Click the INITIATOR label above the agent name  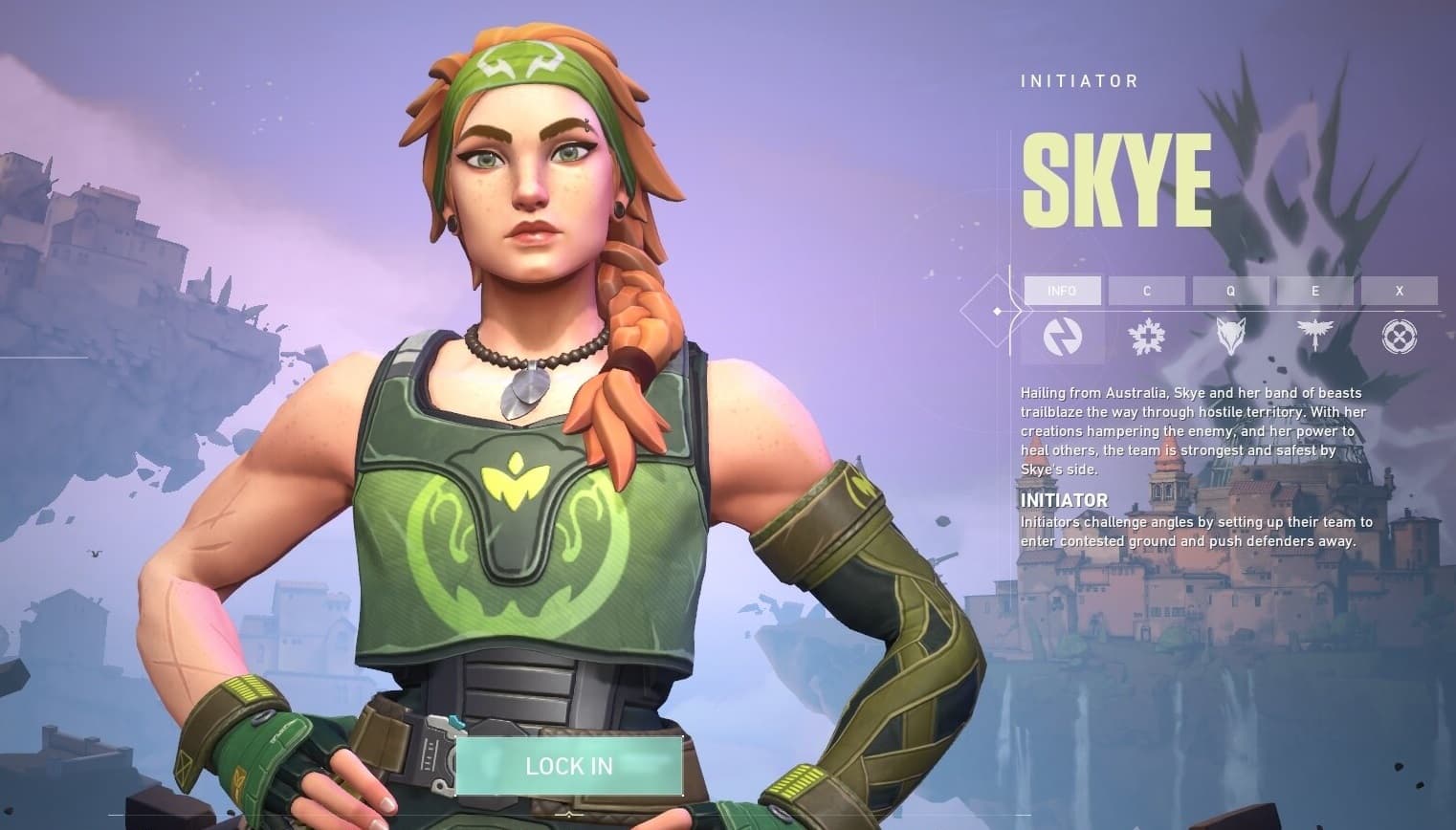[x=1077, y=80]
